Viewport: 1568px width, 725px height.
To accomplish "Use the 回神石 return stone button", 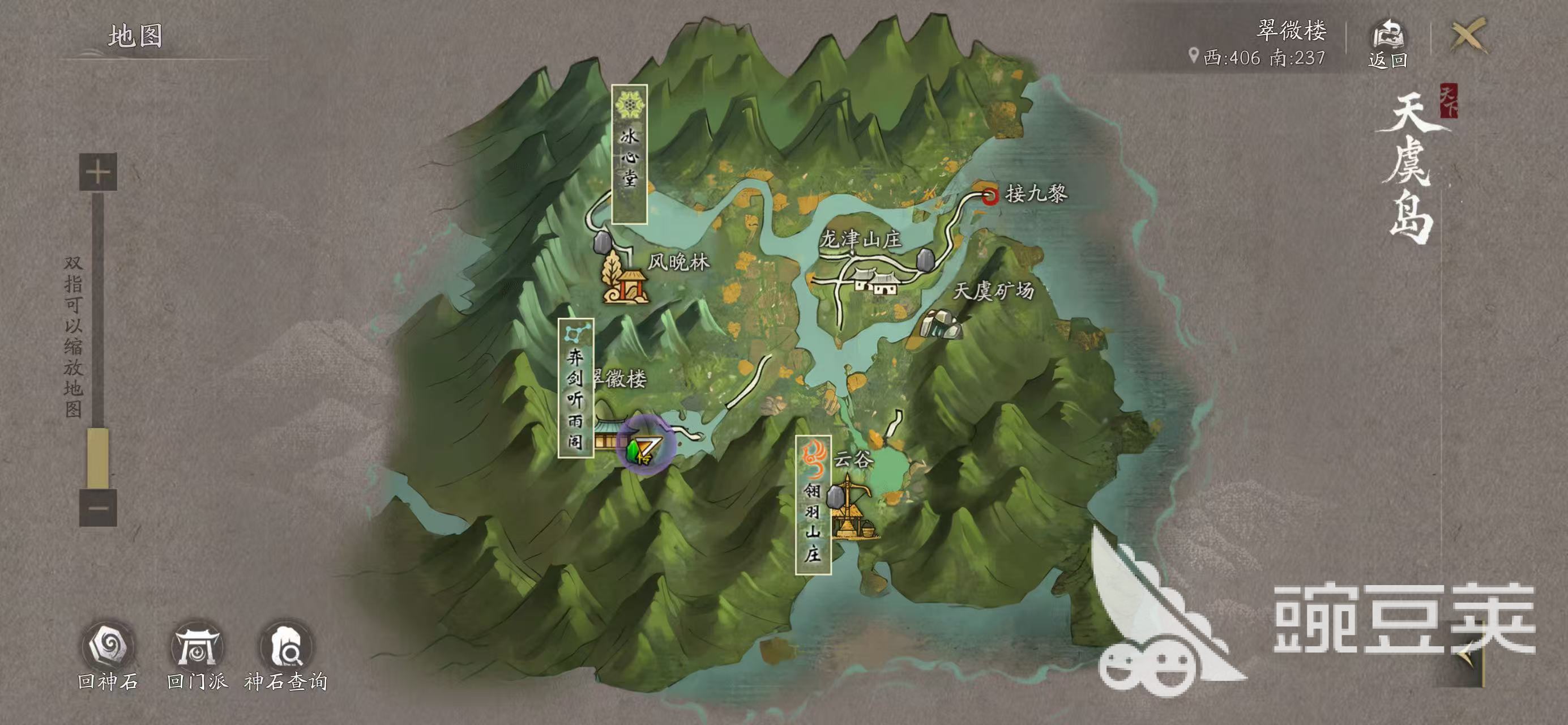I will (108, 646).
